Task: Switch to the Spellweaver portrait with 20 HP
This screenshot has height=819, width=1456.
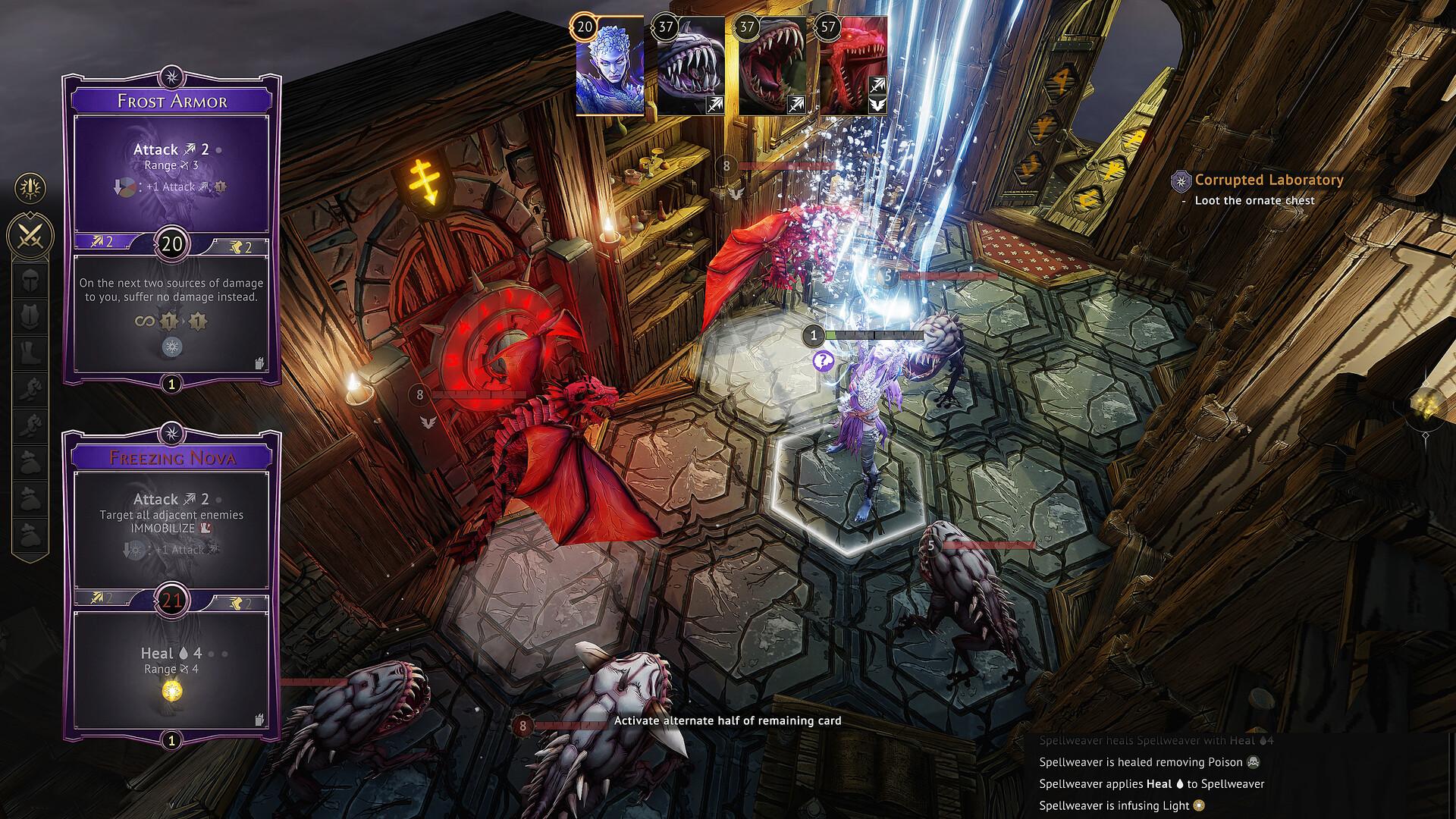Action: click(x=611, y=64)
